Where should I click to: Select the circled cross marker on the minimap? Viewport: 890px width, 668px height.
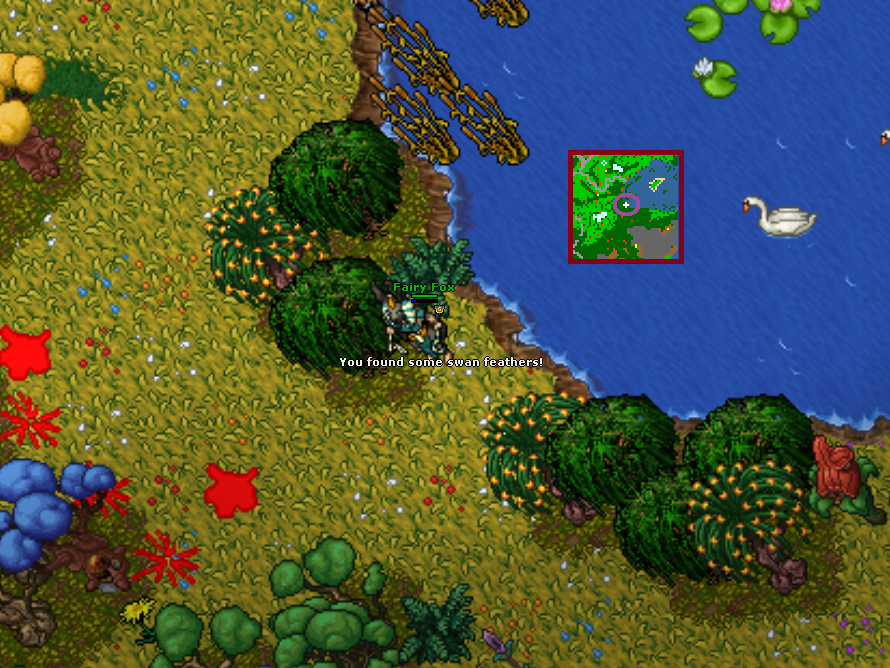point(626,204)
